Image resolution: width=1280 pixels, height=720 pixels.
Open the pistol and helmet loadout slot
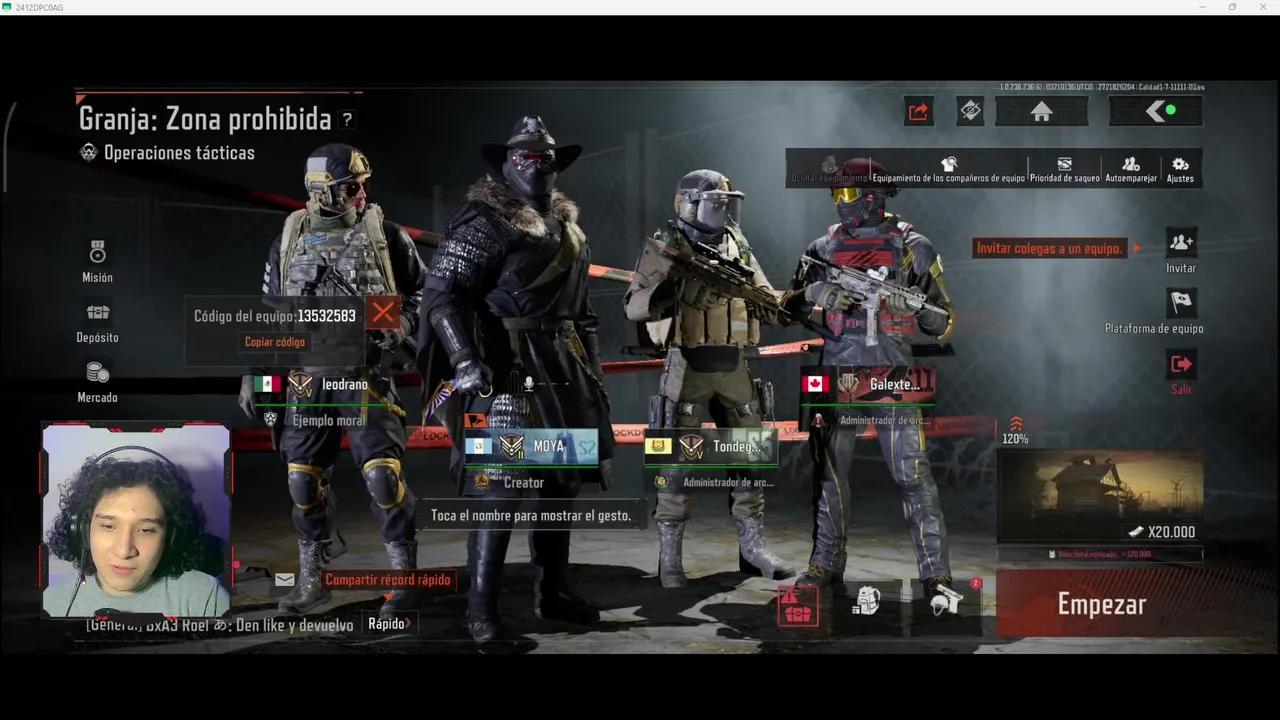point(945,598)
